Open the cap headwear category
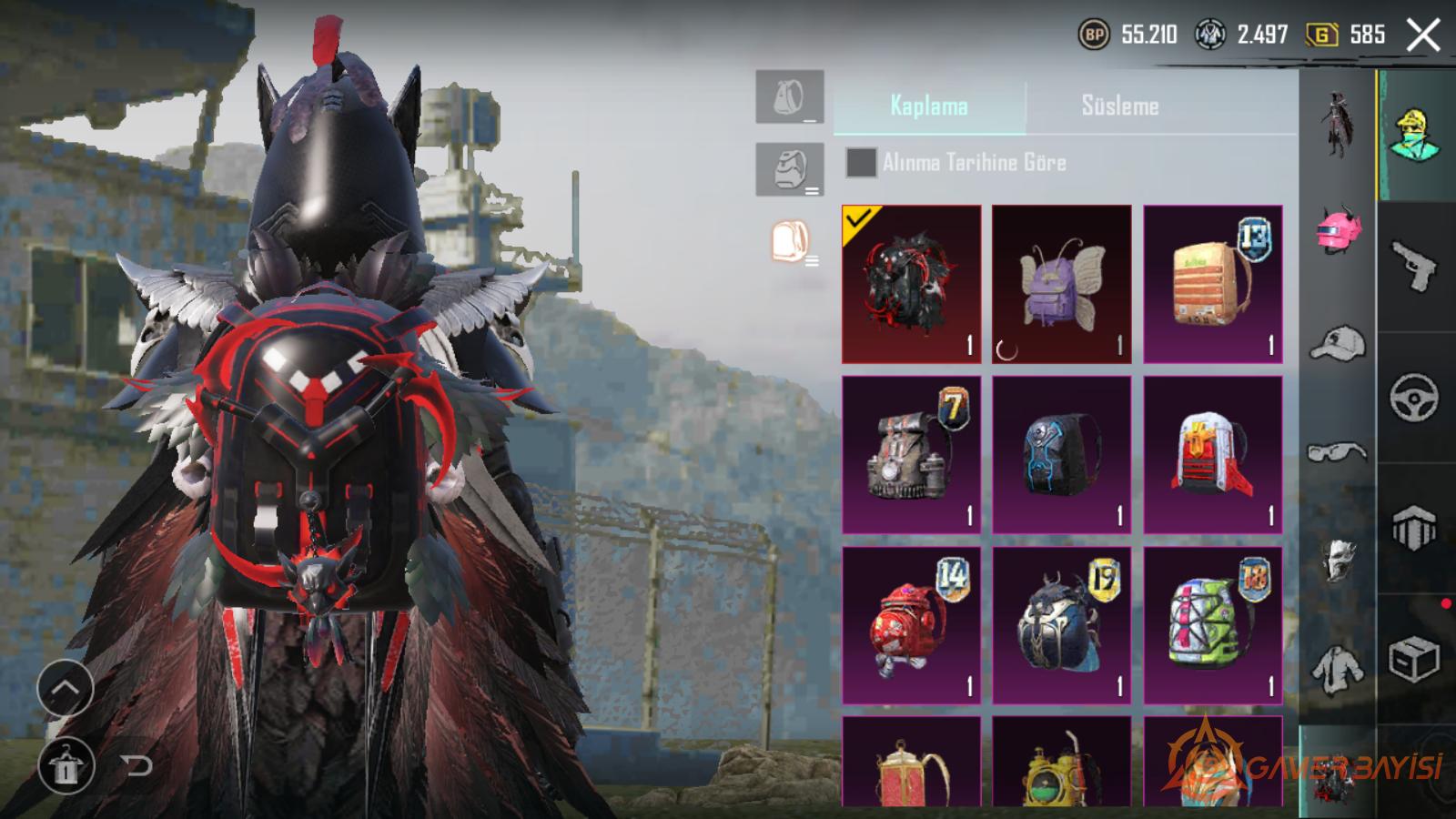Image resolution: width=1456 pixels, height=819 pixels. pyautogui.click(x=1338, y=343)
